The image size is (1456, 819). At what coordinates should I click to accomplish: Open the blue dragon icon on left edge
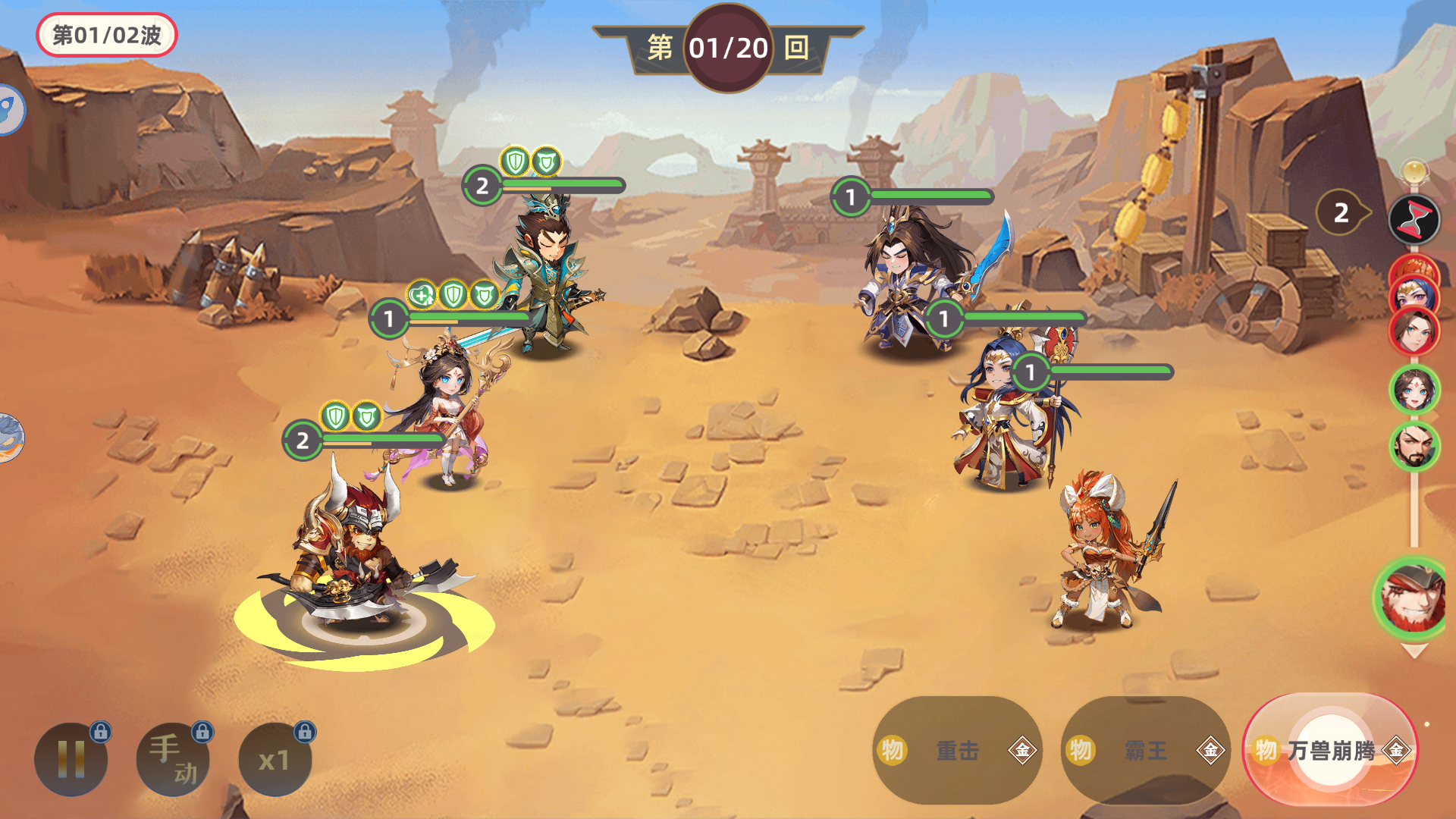[11, 438]
